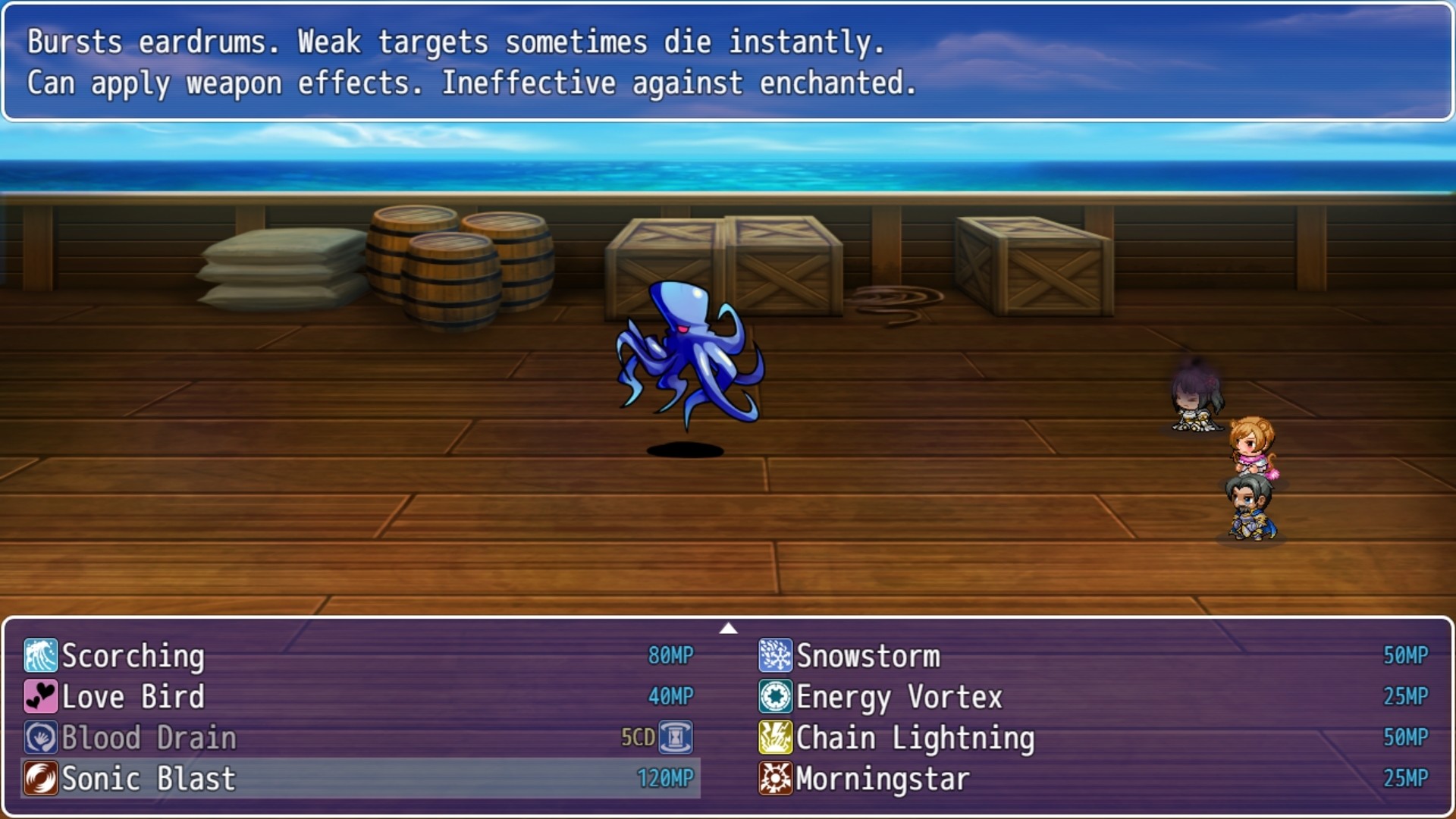
Task: Cast Scorching for 80MP
Action: [x=133, y=656]
